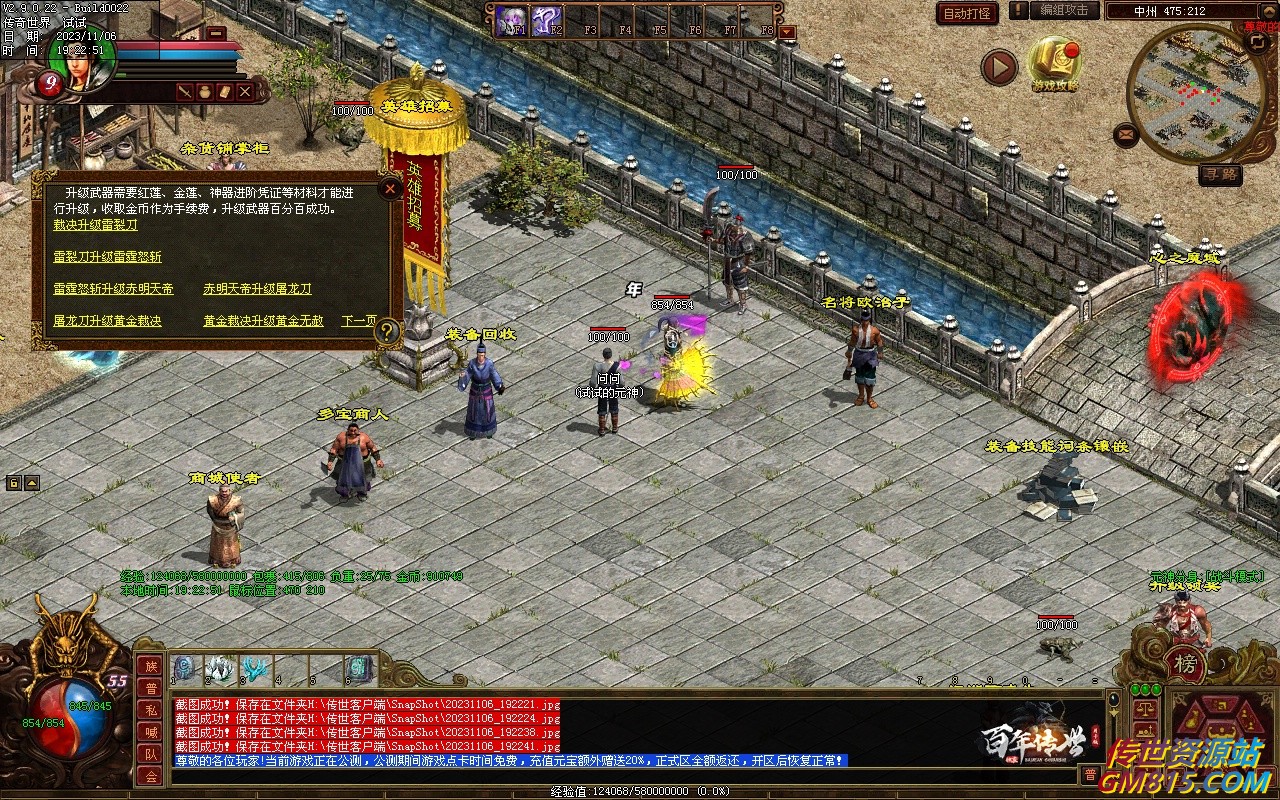Screen dimensions: 1280x800
Task: Open the mail envelope icon
Action: click(1127, 133)
